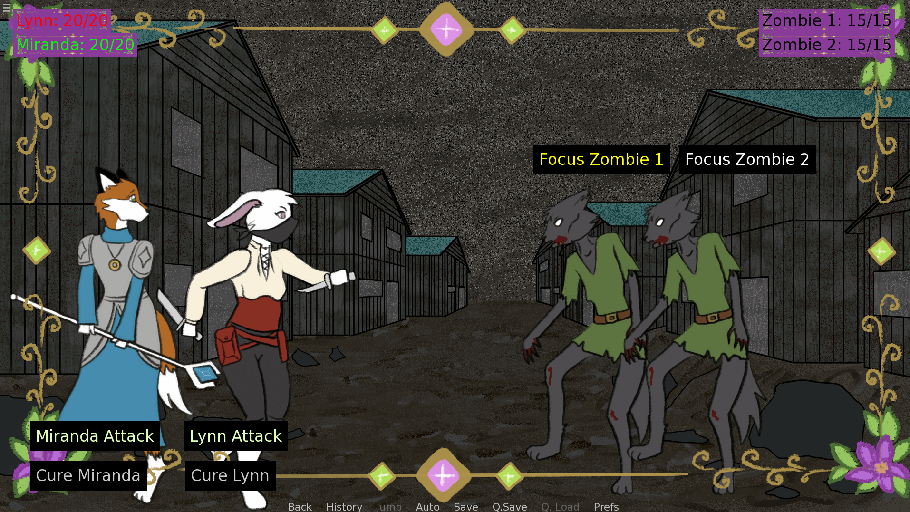Open the History log

click(x=344, y=506)
